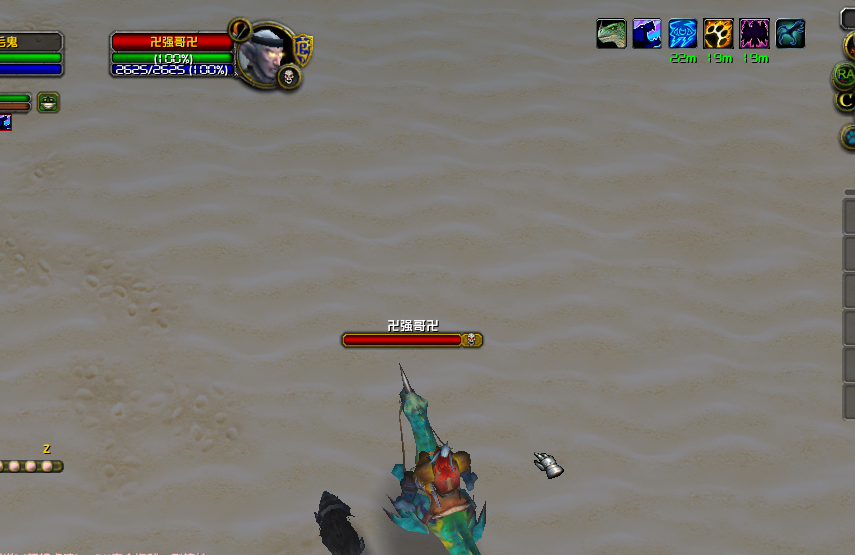Click the blue lightning eye buff icon
This screenshot has height=555, width=855.
click(x=683, y=34)
